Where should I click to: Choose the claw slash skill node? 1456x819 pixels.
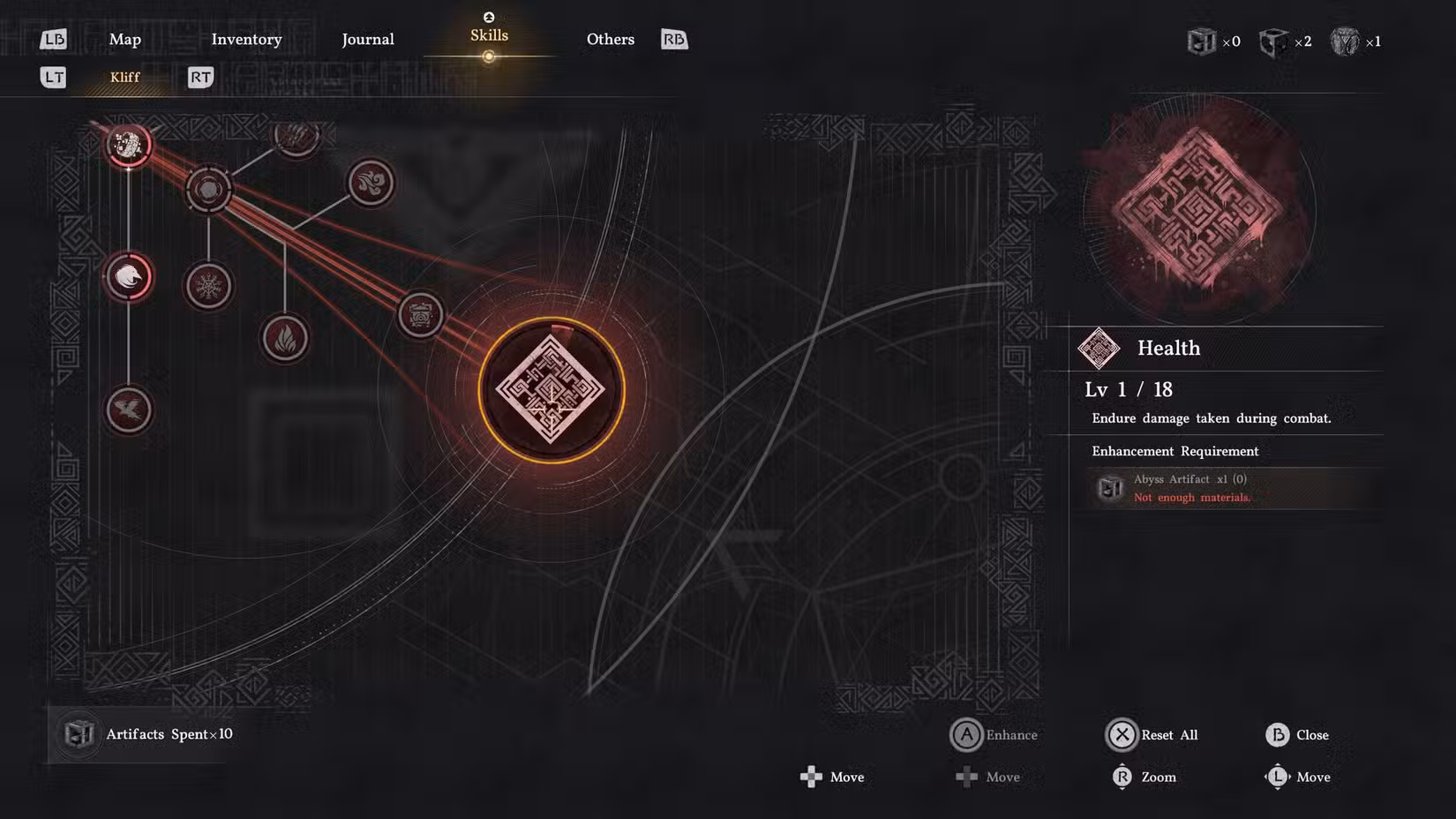(x=296, y=137)
